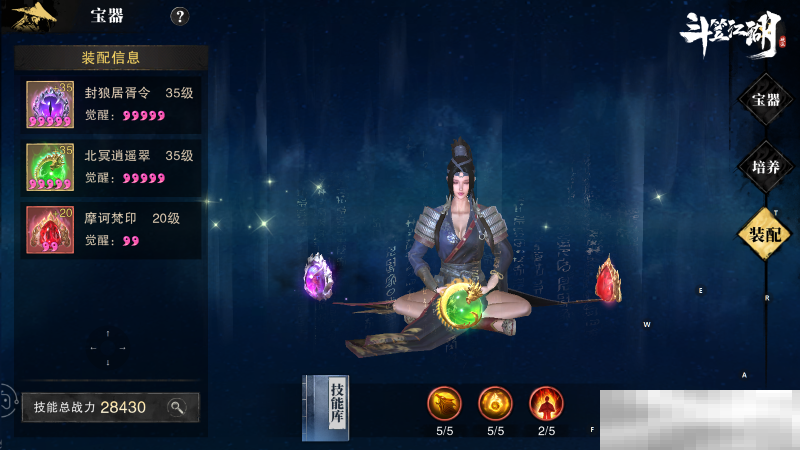
Task: Switch to the 装配 tab
Action: point(766,233)
